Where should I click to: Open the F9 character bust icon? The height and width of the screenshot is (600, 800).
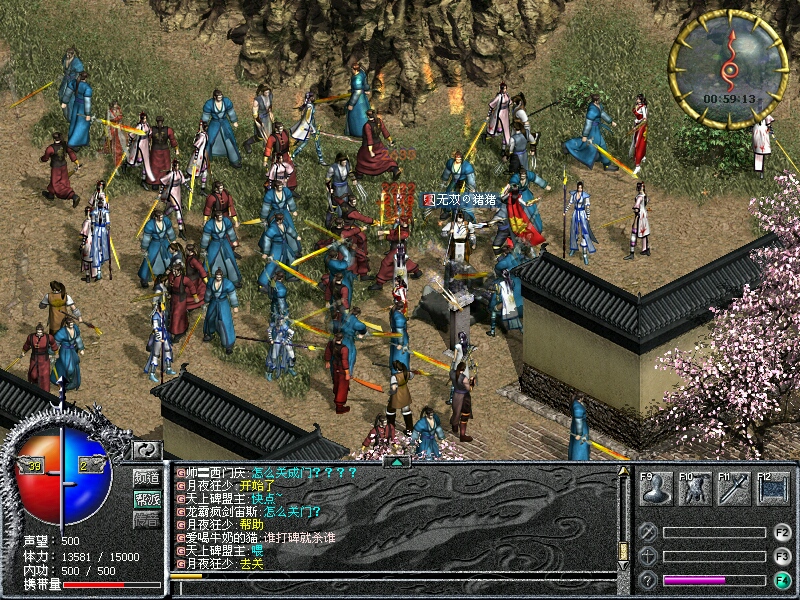click(655, 488)
